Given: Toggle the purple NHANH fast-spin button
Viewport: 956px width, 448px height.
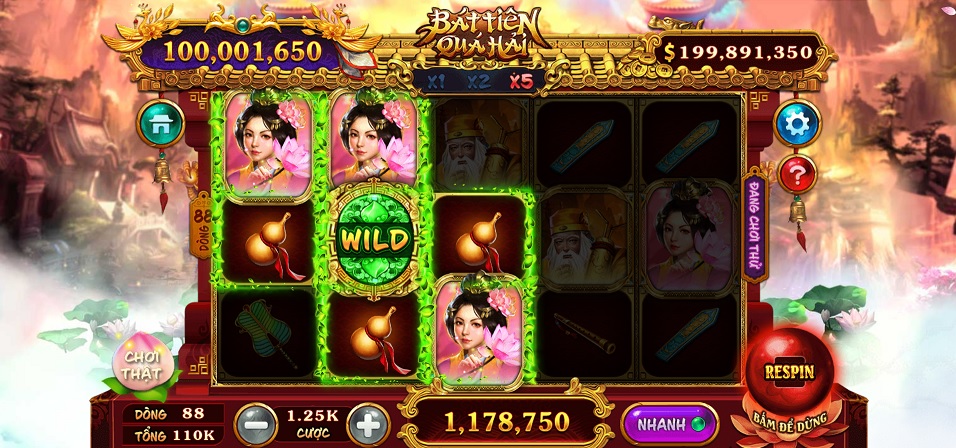Looking at the screenshot, I should (670, 423).
